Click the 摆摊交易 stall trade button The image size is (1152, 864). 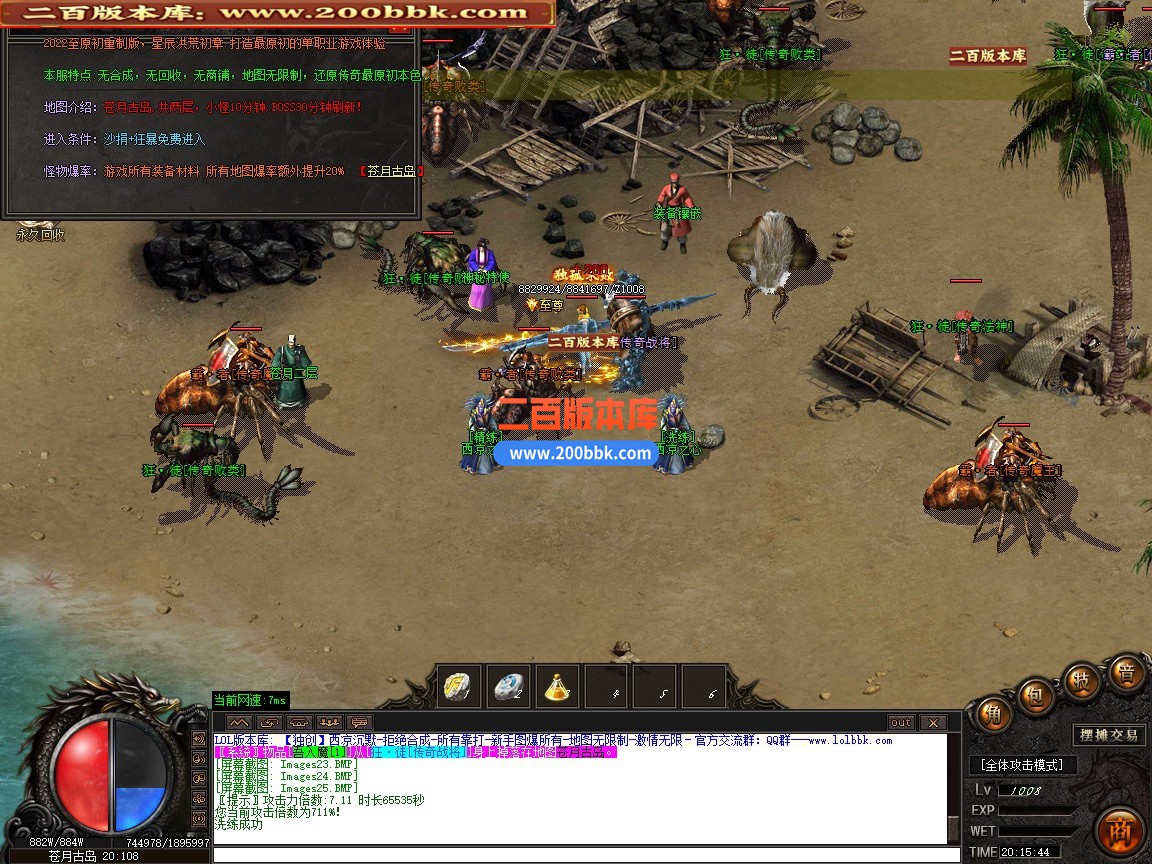tap(1109, 735)
